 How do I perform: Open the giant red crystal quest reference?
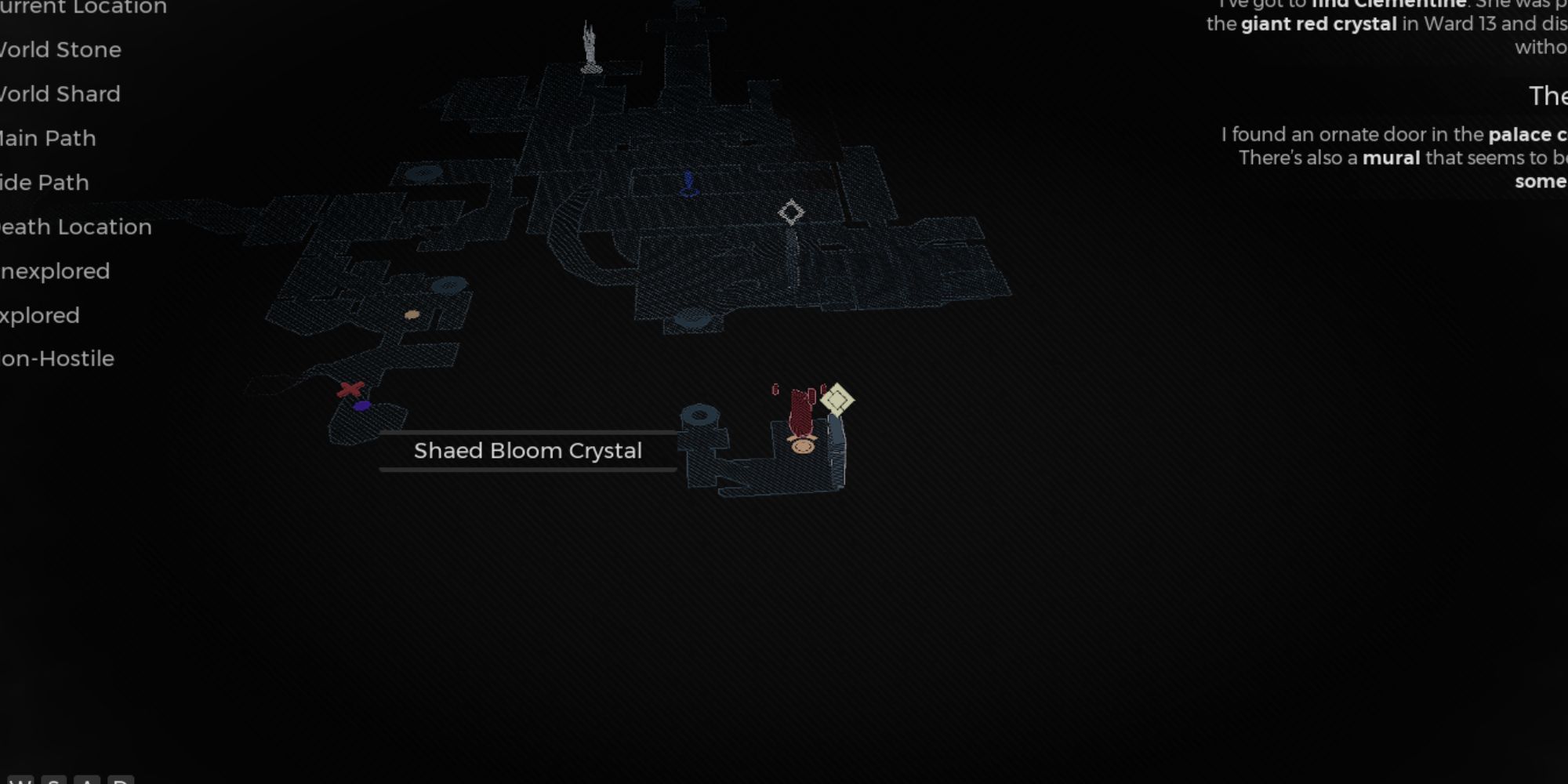click(x=1319, y=24)
